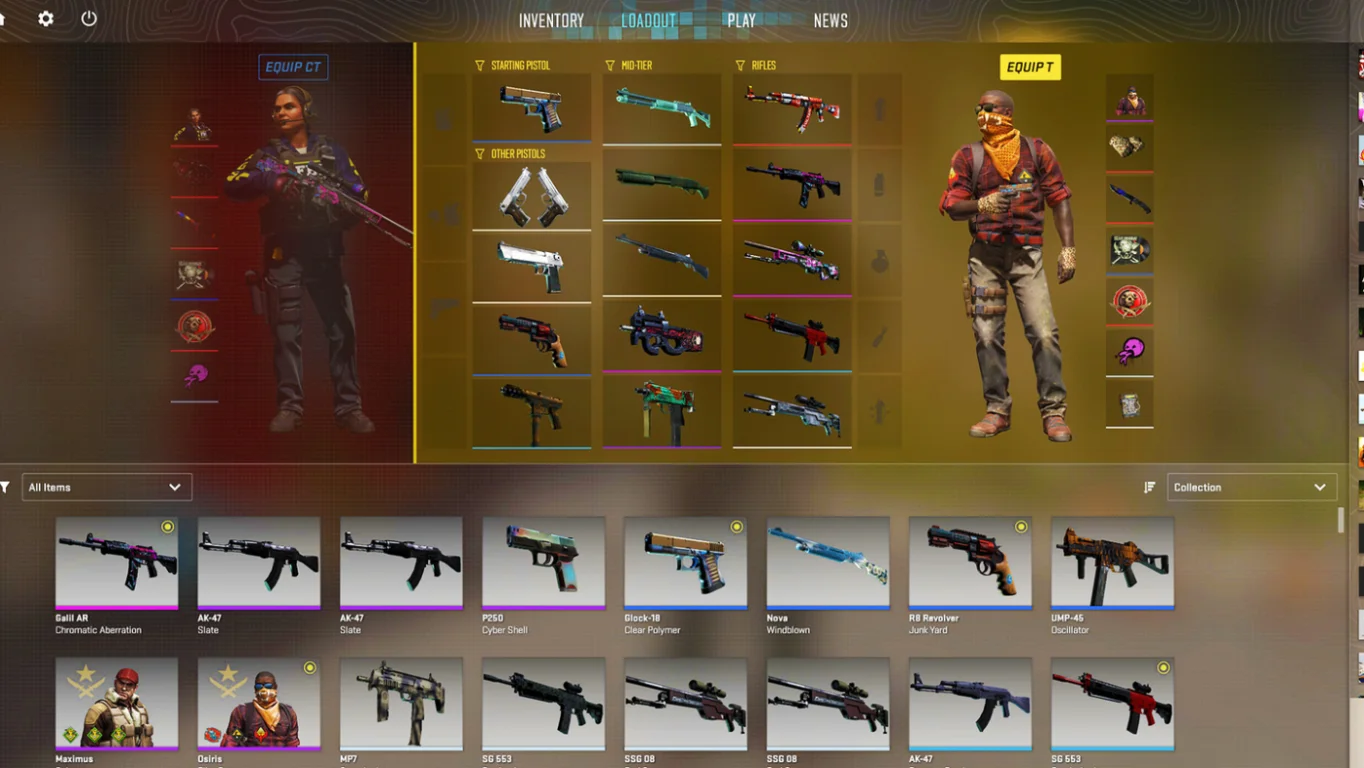
Task: Select the dual pistols loadout slot
Action: pos(531,196)
